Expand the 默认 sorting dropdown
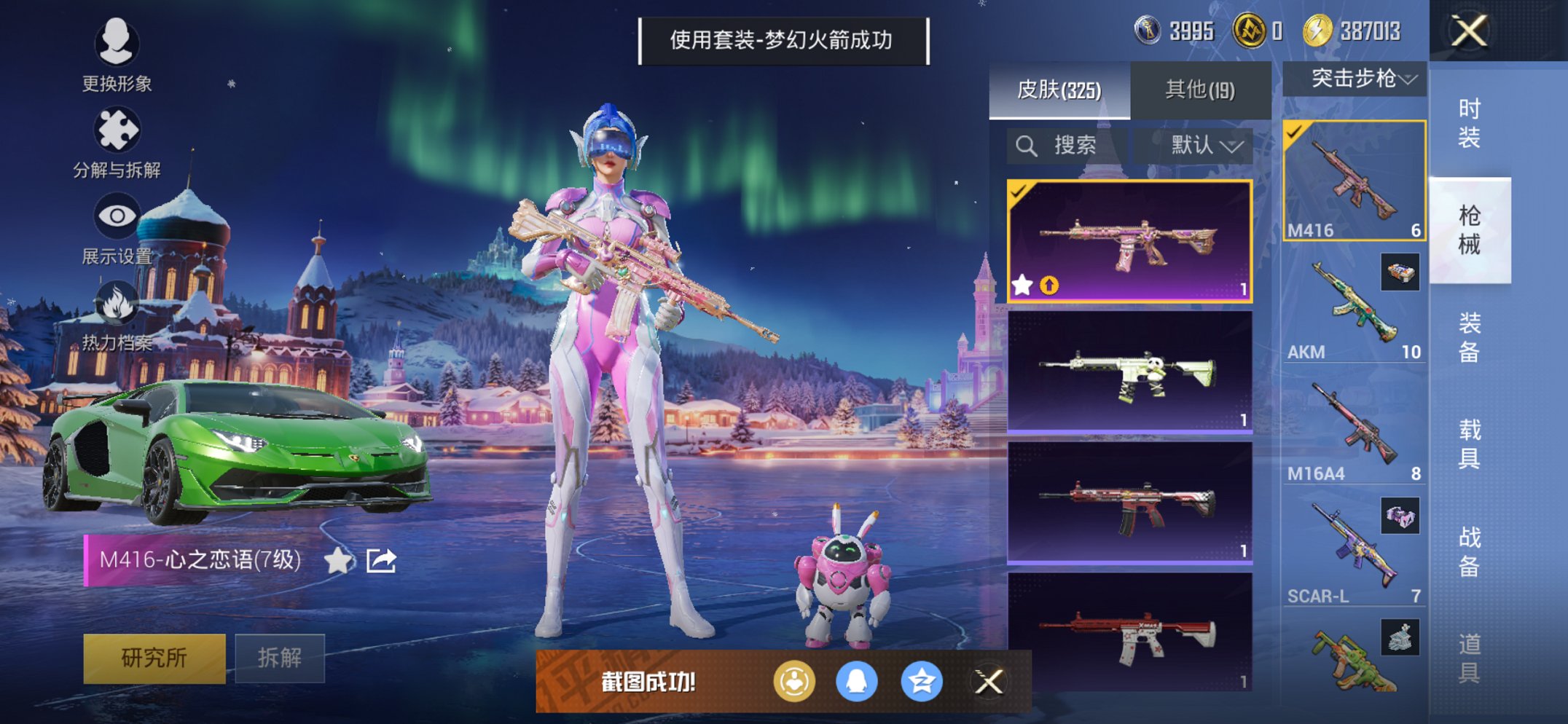1568x724 pixels. 1202,145
